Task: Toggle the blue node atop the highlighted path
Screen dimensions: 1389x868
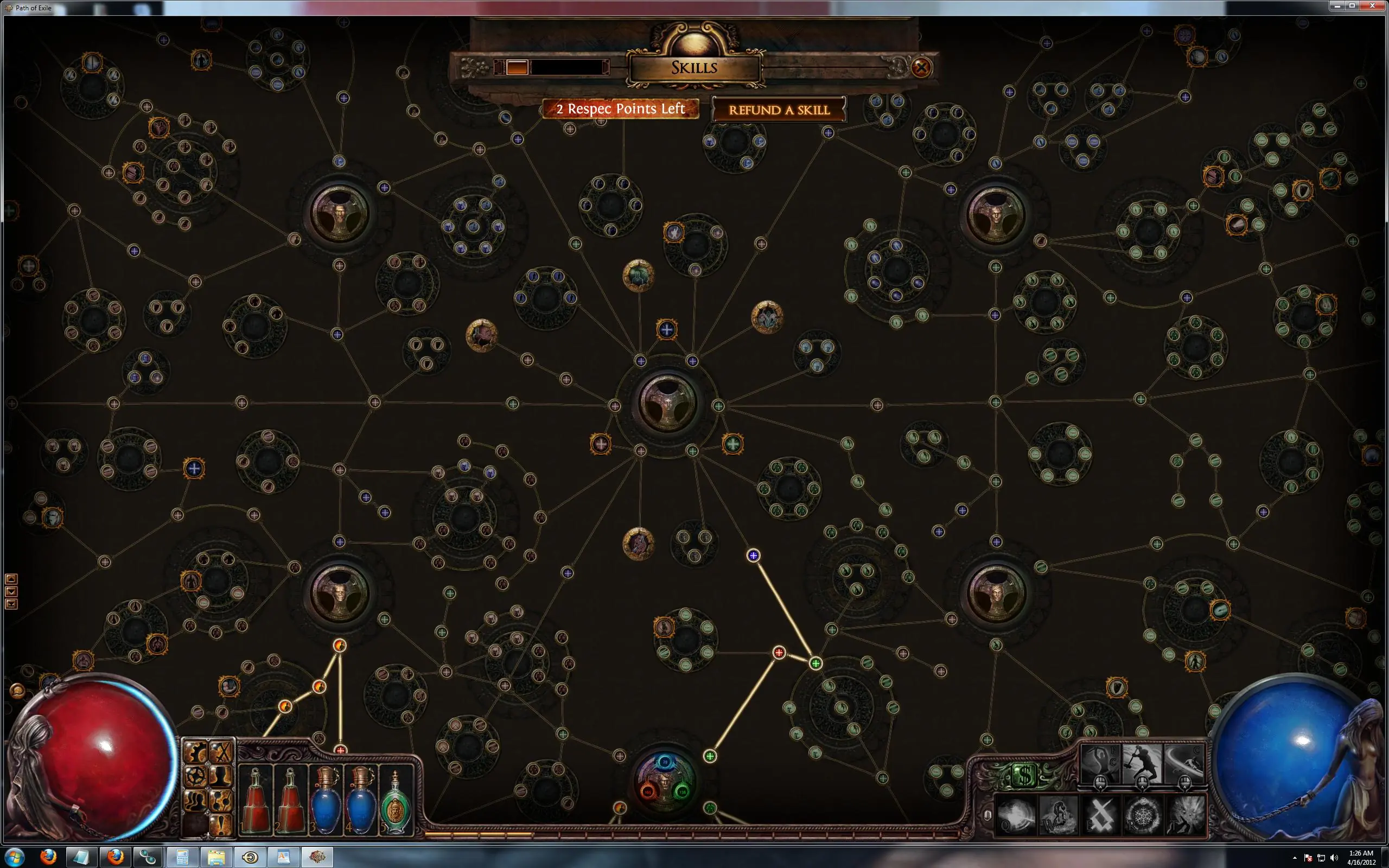Action: coord(753,555)
